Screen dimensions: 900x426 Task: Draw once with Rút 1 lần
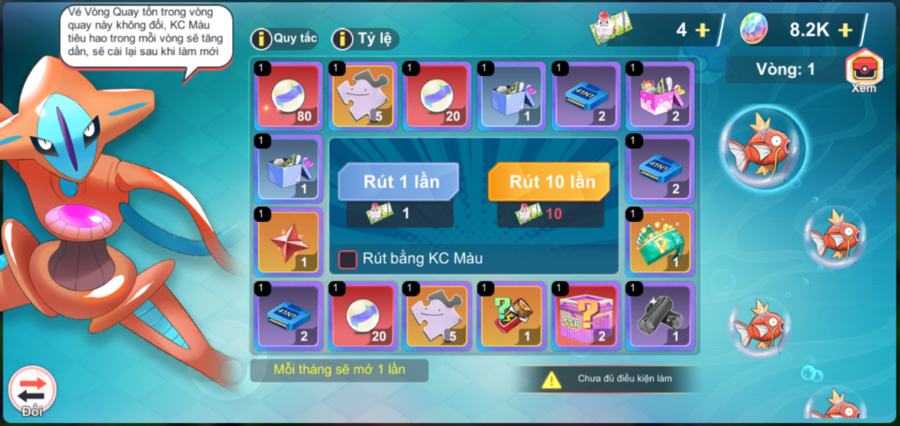point(398,182)
